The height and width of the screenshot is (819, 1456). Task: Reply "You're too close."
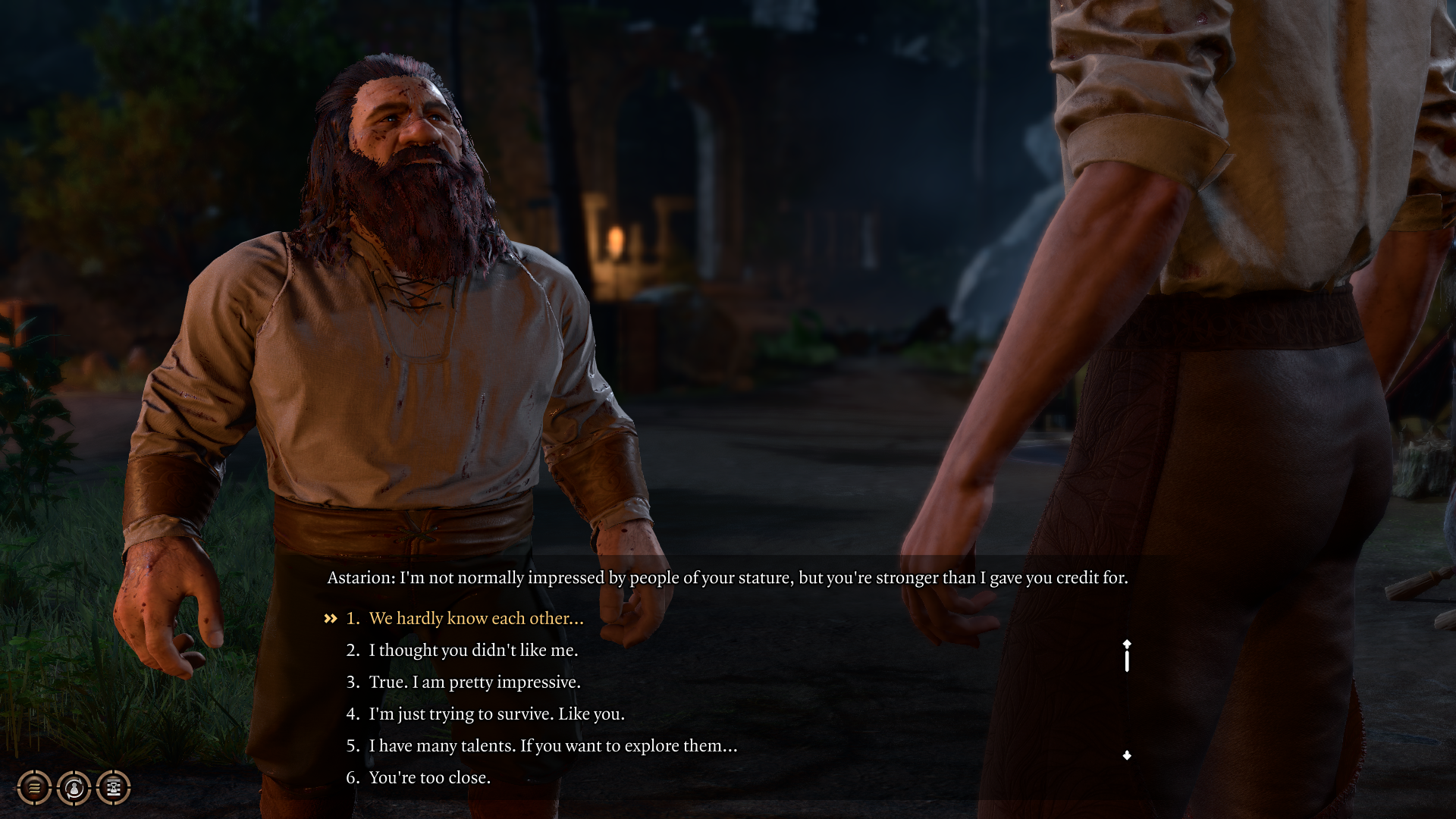pos(429,778)
